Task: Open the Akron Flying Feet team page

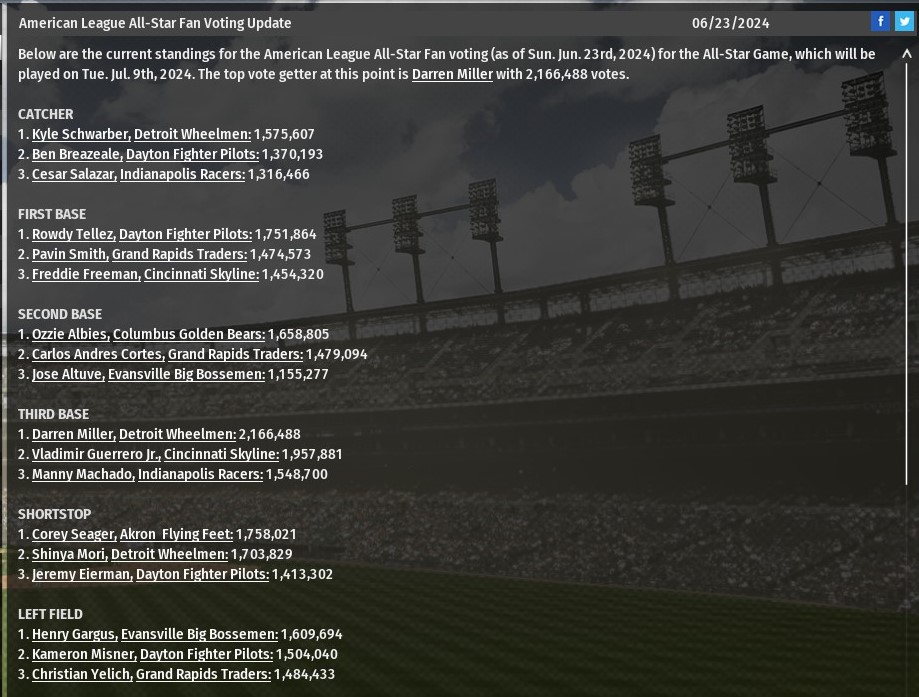Action: [176, 534]
